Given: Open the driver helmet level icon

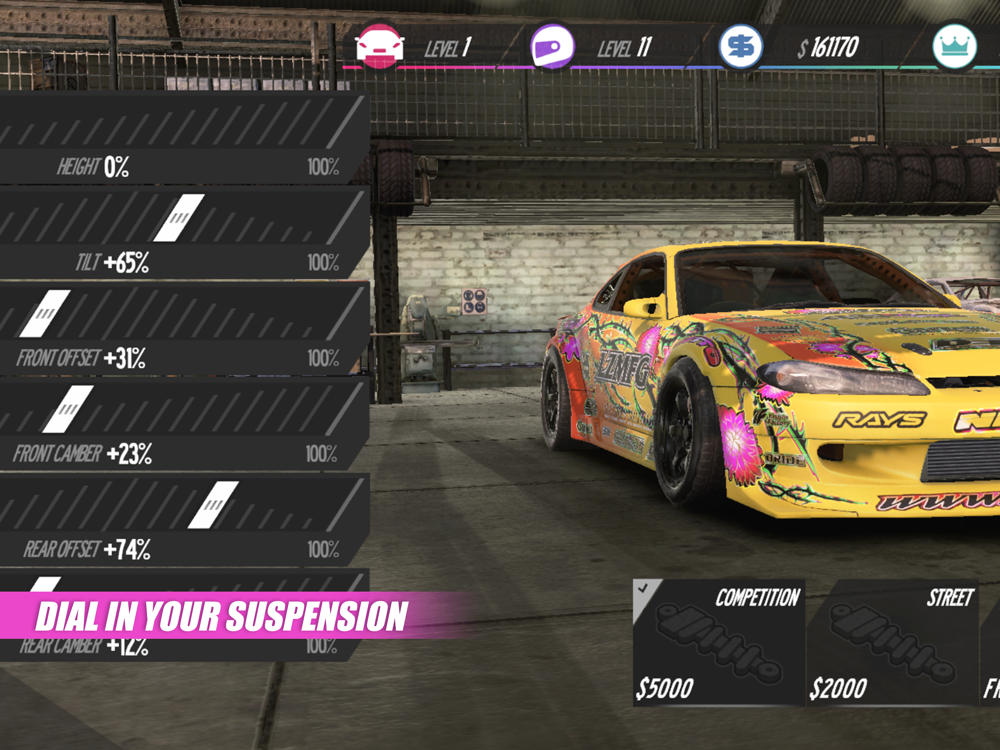Looking at the screenshot, I should [x=553, y=47].
